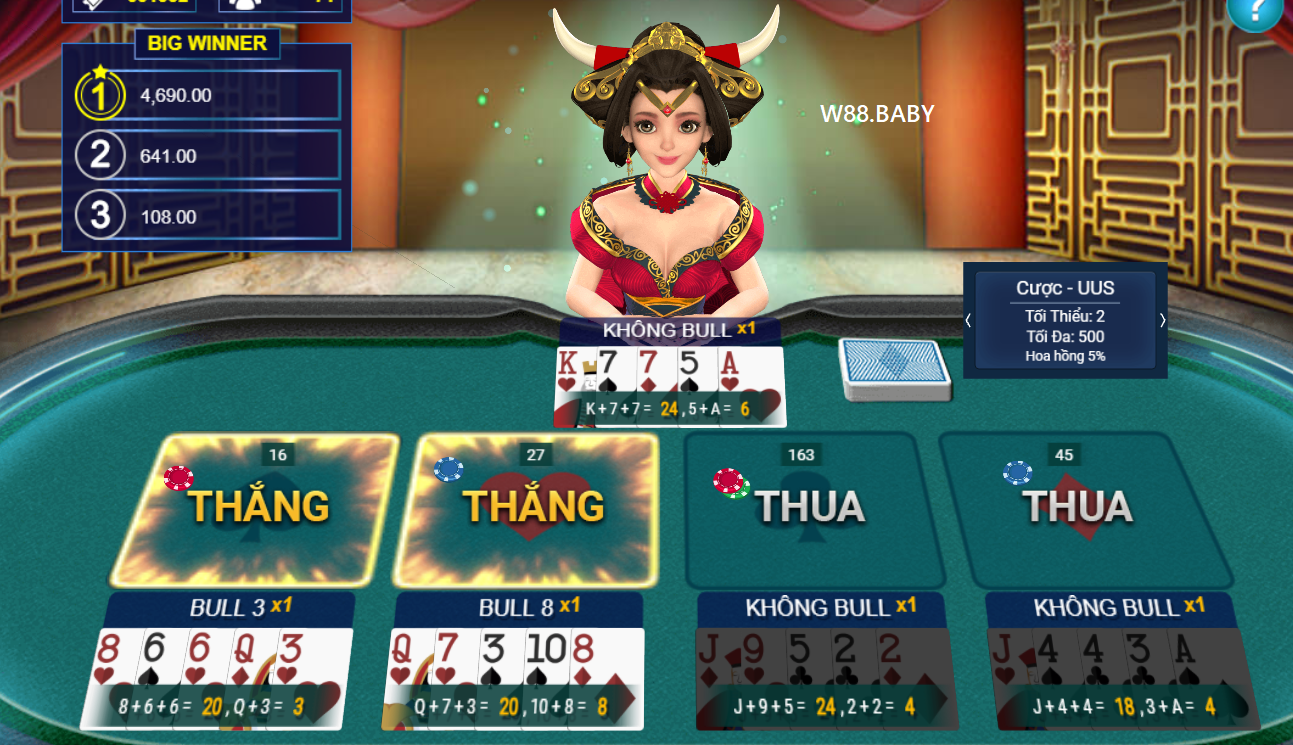Viewport: 1293px width, 745px height.
Task: Click the right chevron for next bet limits
Action: 1161,321
